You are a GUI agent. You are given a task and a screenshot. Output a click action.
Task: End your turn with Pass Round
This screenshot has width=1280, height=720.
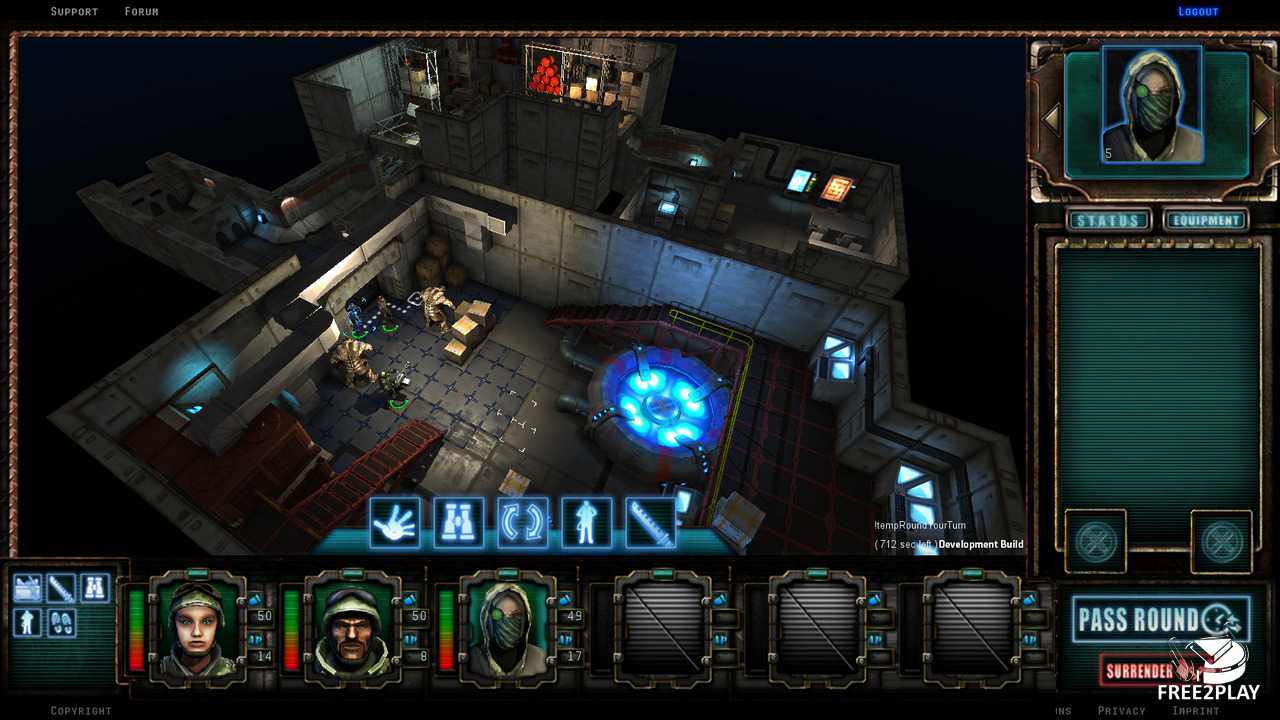point(1160,619)
